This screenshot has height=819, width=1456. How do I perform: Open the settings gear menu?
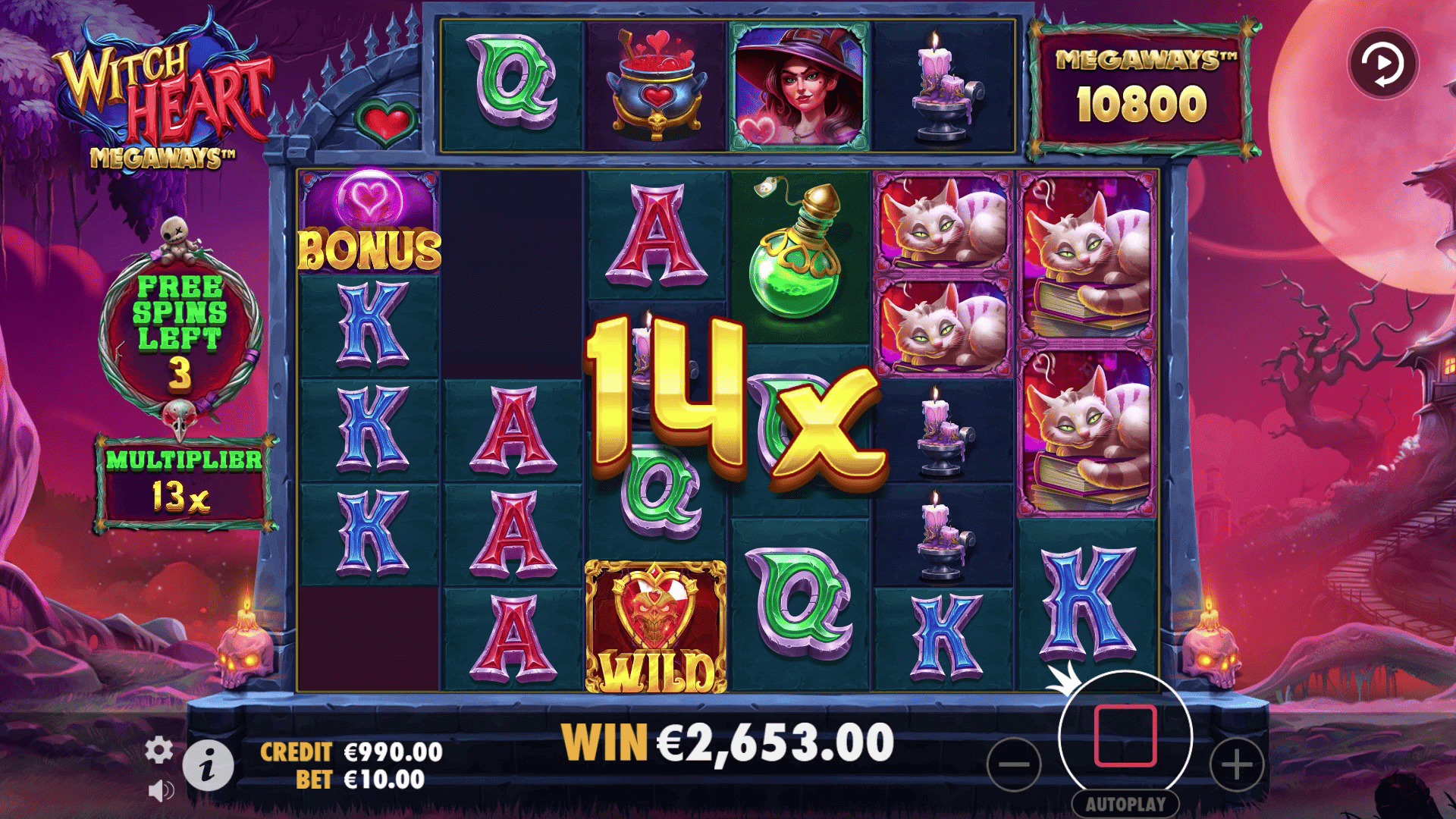click(x=158, y=750)
